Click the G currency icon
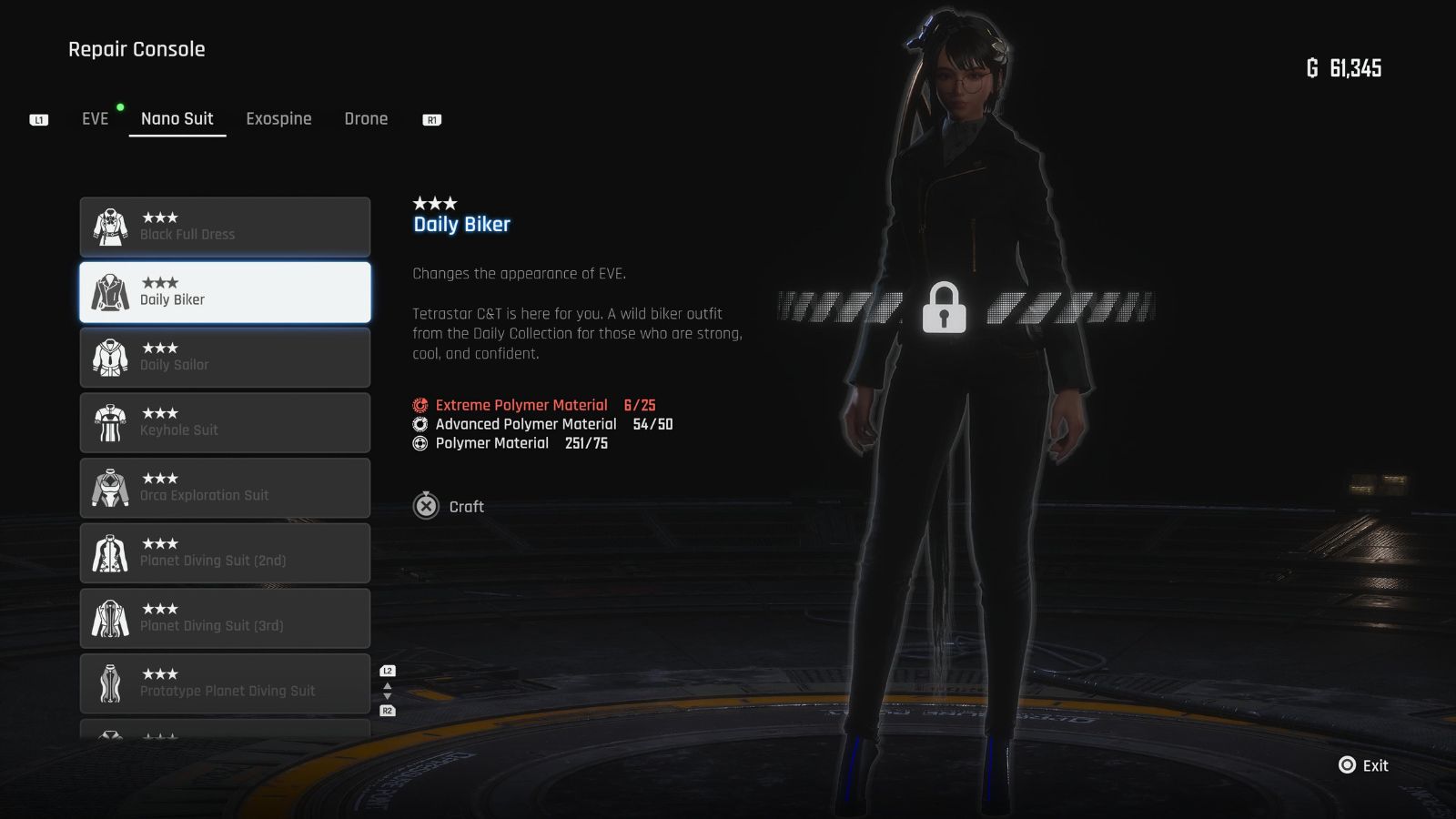 coord(1311,67)
